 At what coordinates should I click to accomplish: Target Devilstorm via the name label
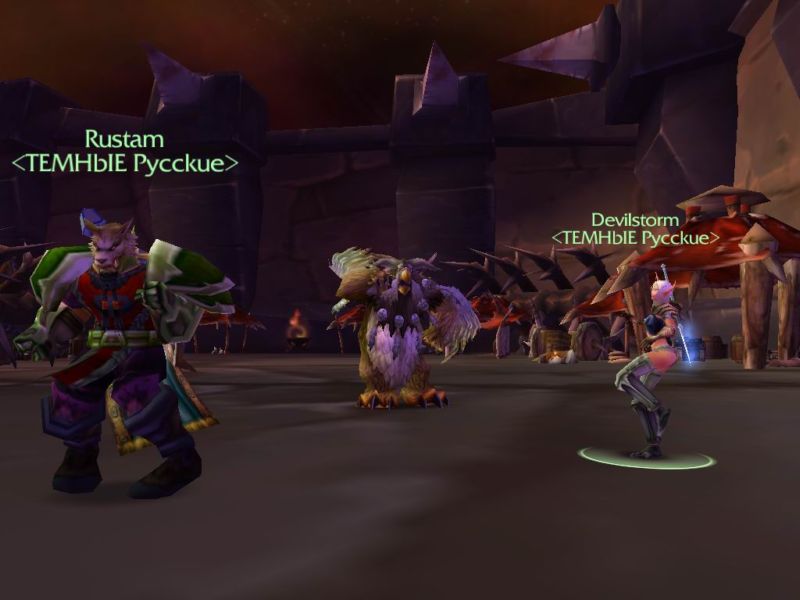(635, 219)
